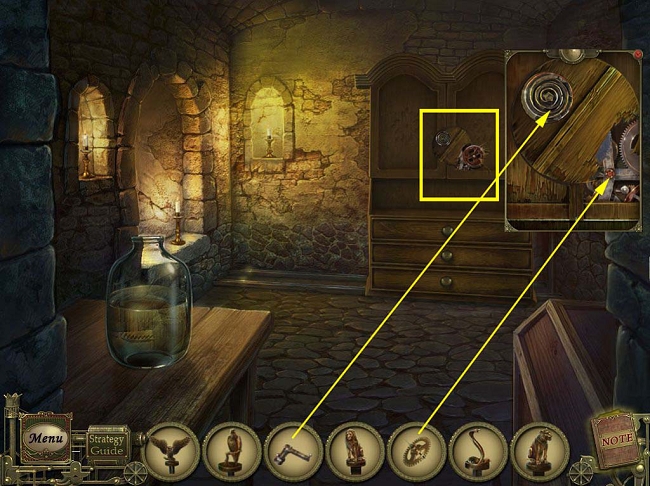The image size is (650, 486).
Task: Close the cabinet zoom-in popup
Action: [636, 54]
